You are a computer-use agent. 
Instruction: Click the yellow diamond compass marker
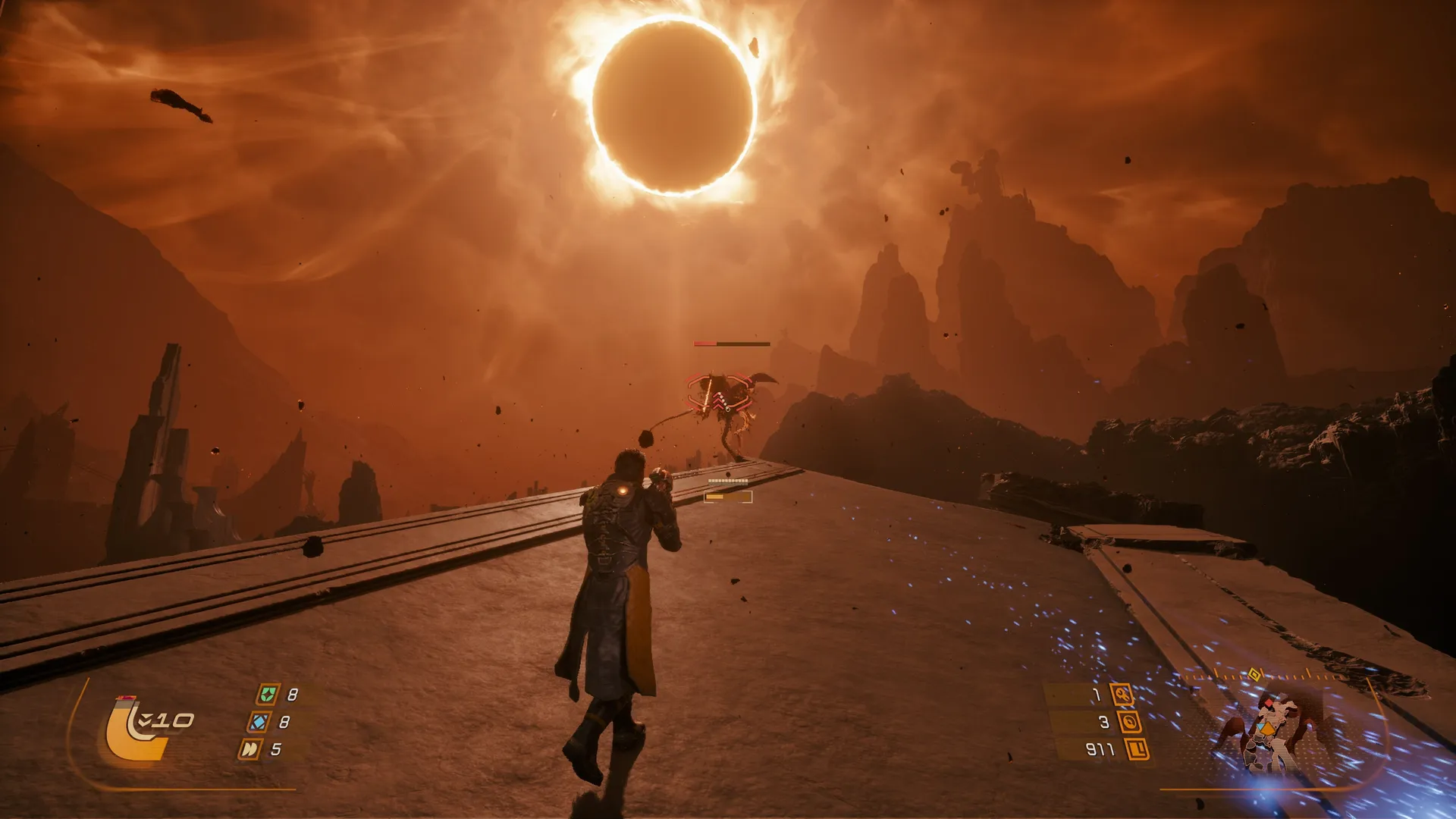click(1254, 674)
